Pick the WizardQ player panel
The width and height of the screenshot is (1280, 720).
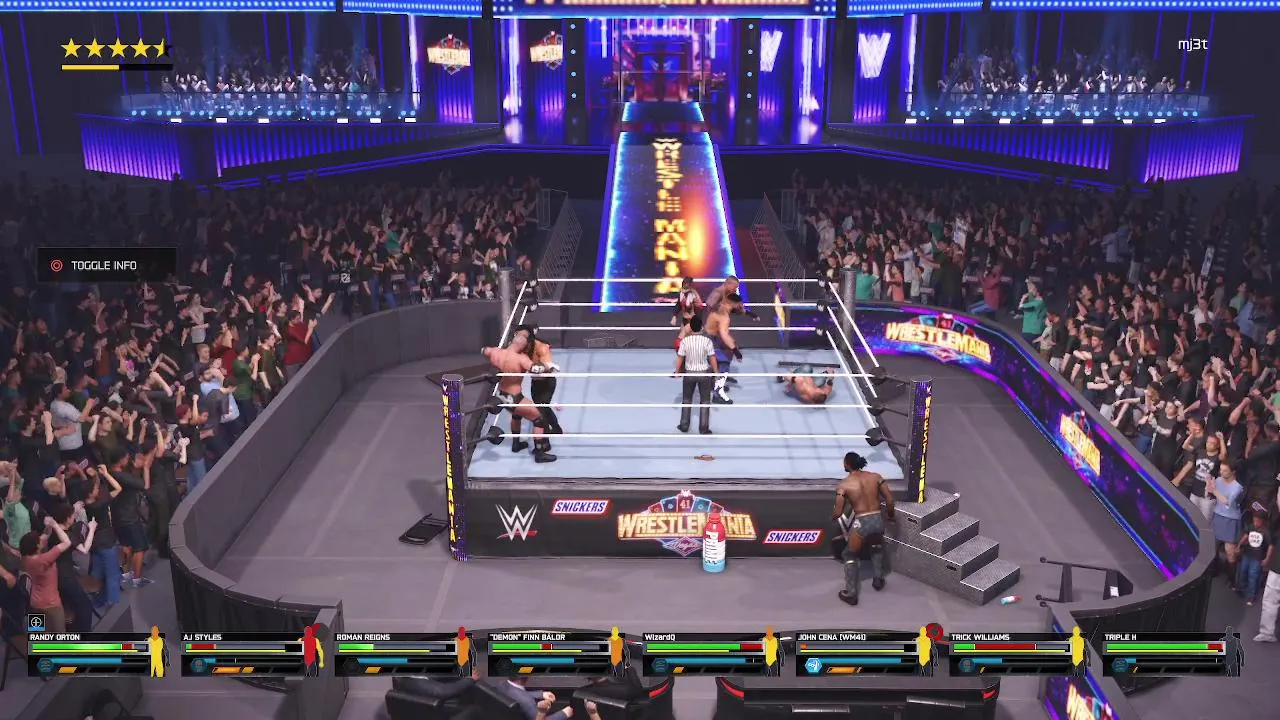tap(710, 653)
